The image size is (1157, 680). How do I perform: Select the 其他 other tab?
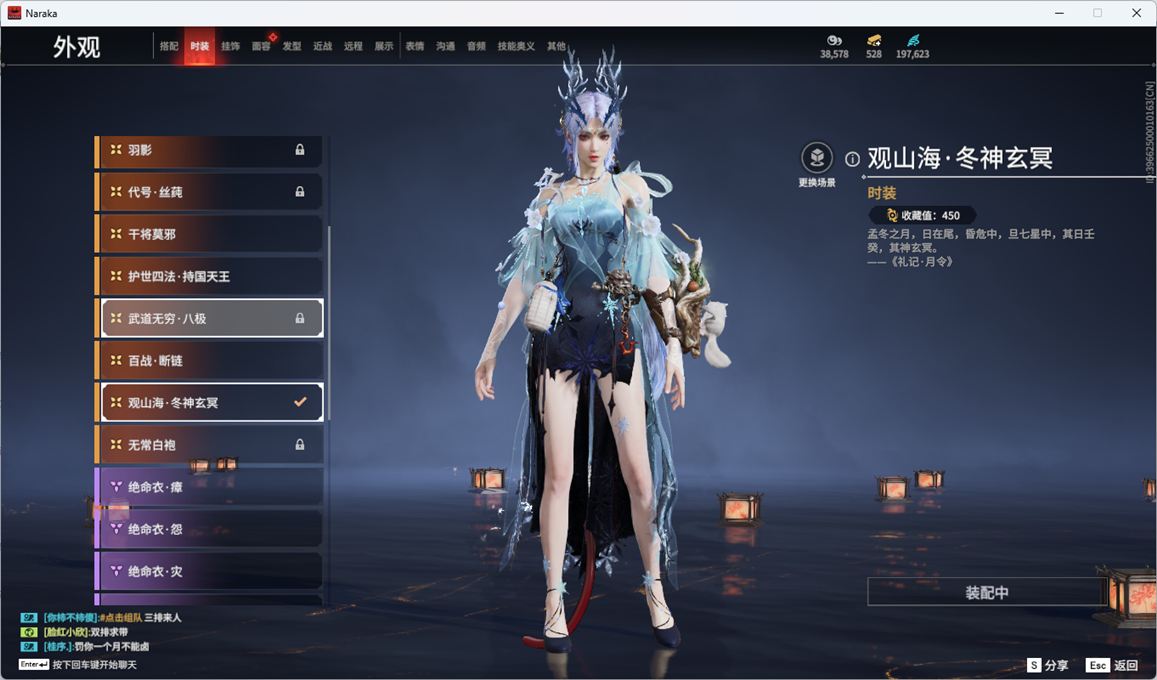(556, 46)
